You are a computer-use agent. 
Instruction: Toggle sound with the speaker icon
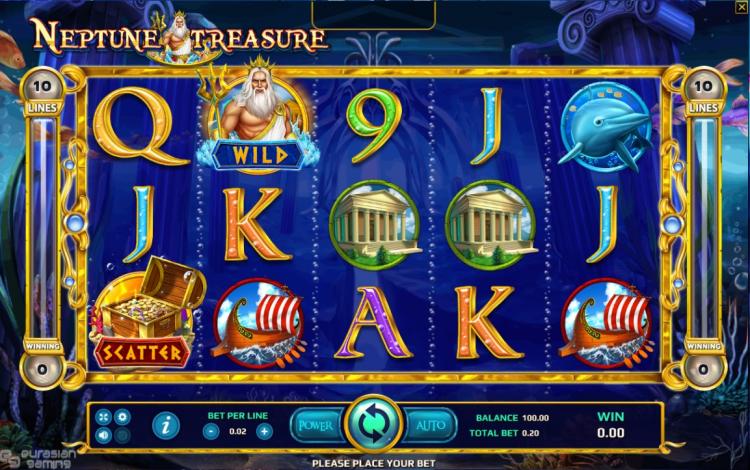tap(104, 435)
